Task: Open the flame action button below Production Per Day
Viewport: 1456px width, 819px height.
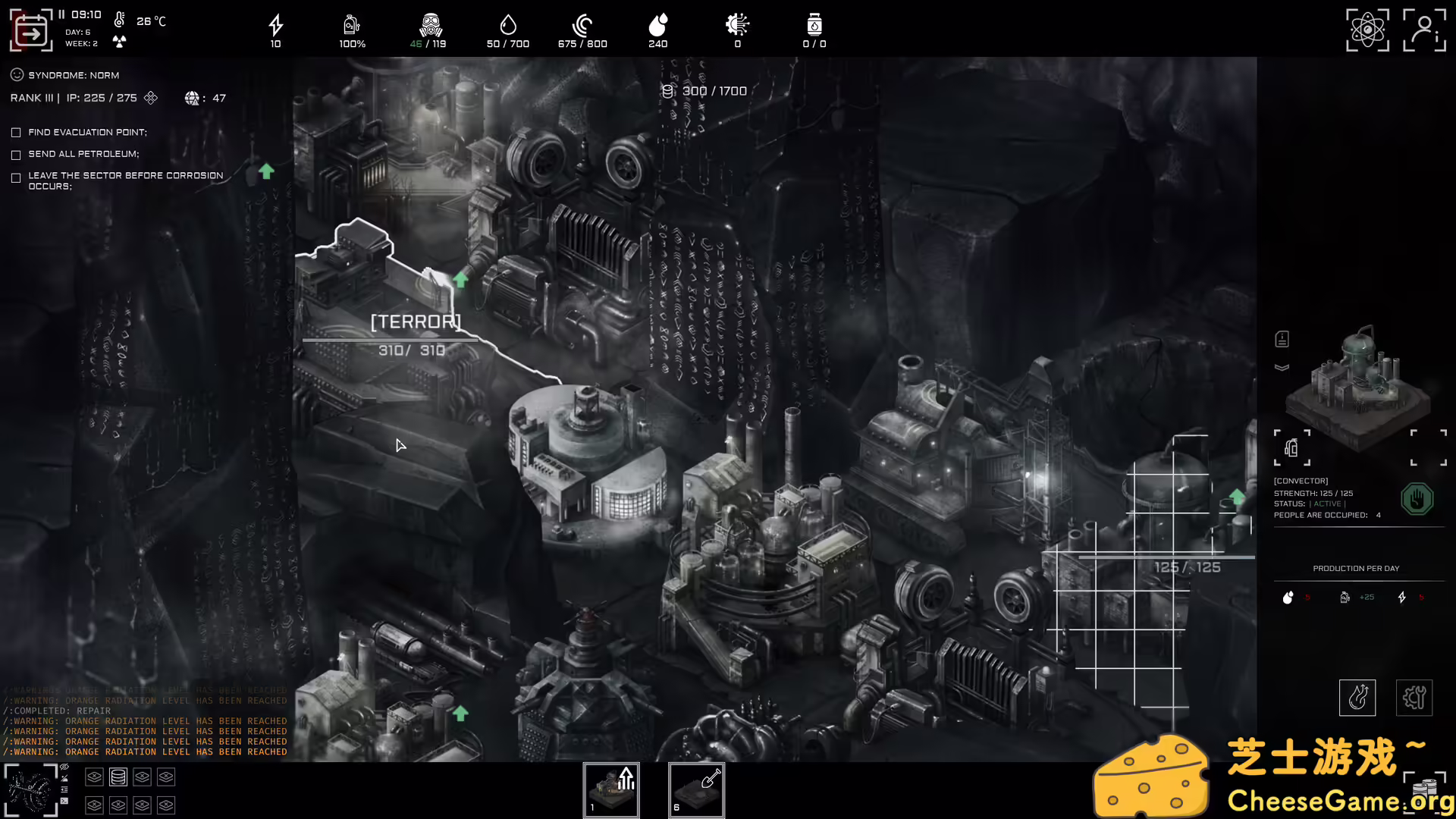Action: point(1357,697)
